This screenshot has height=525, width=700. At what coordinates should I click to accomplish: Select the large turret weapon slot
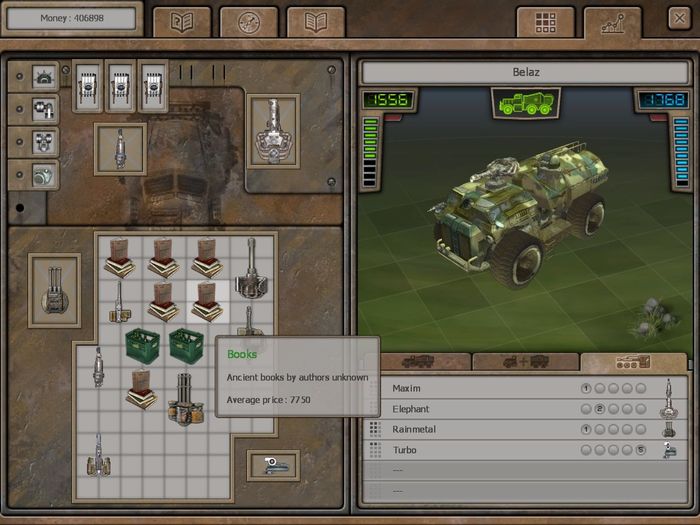point(272,130)
